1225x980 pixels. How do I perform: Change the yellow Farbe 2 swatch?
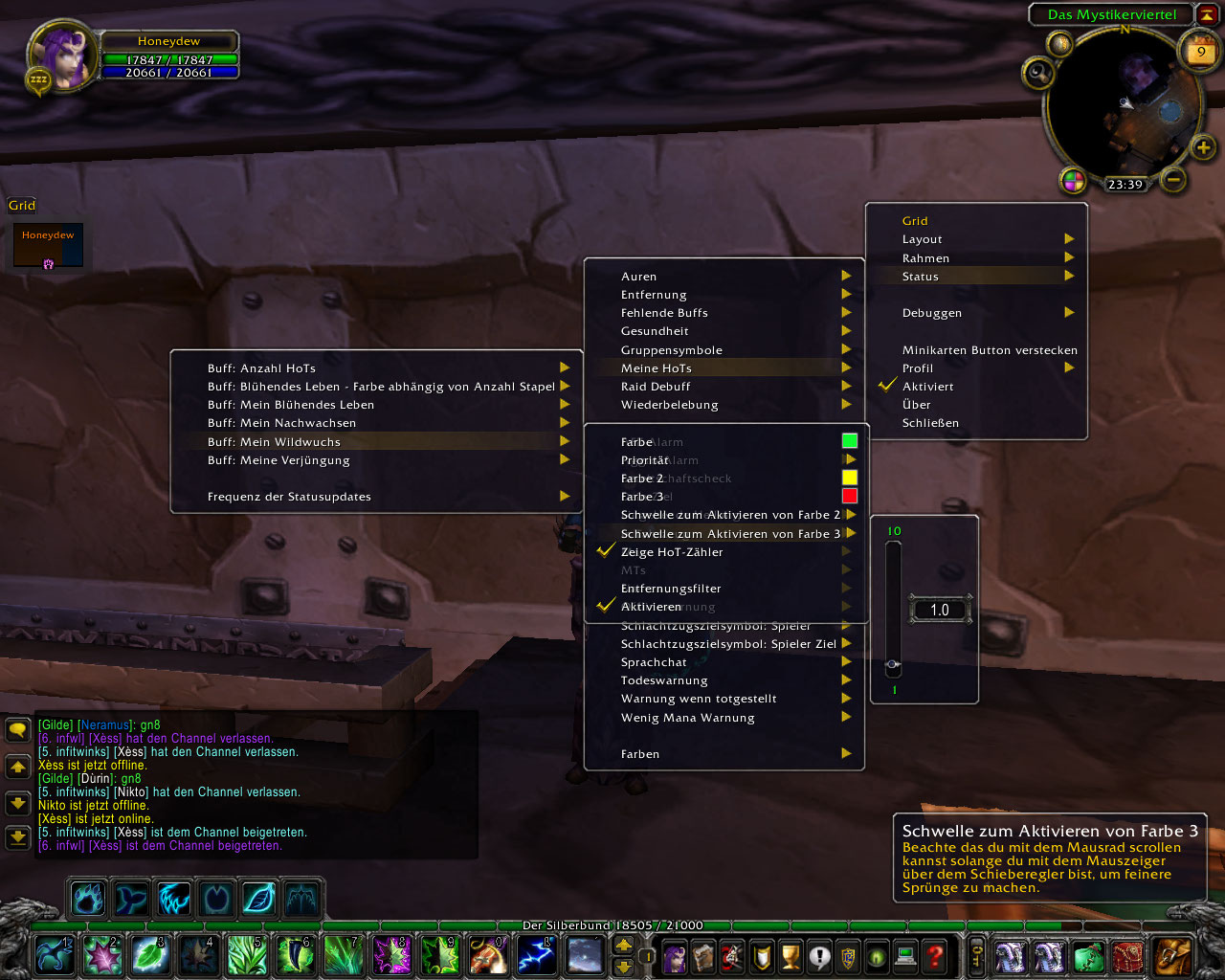point(849,478)
